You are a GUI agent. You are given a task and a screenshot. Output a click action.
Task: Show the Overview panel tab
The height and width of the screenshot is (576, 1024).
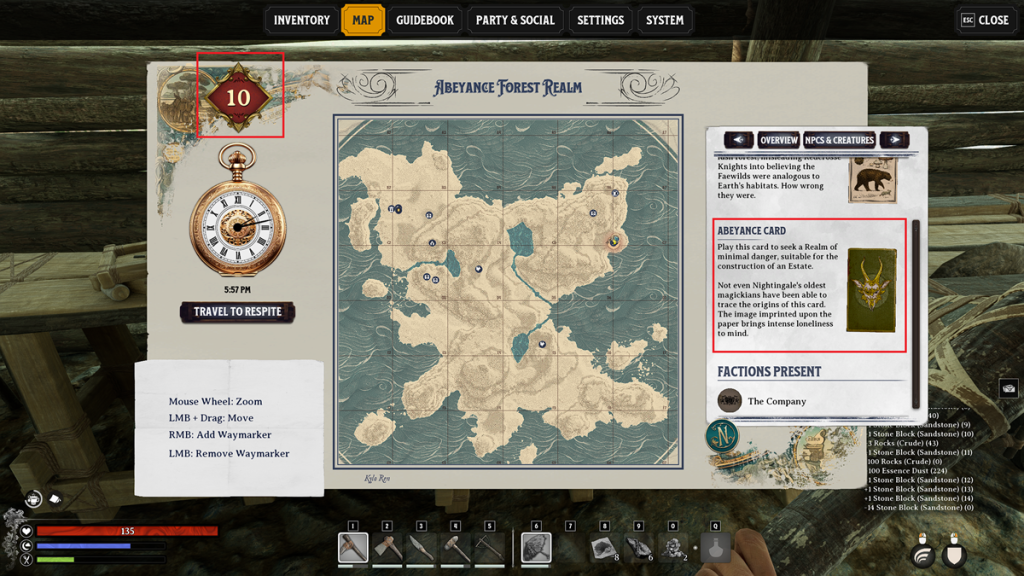click(778, 140)
